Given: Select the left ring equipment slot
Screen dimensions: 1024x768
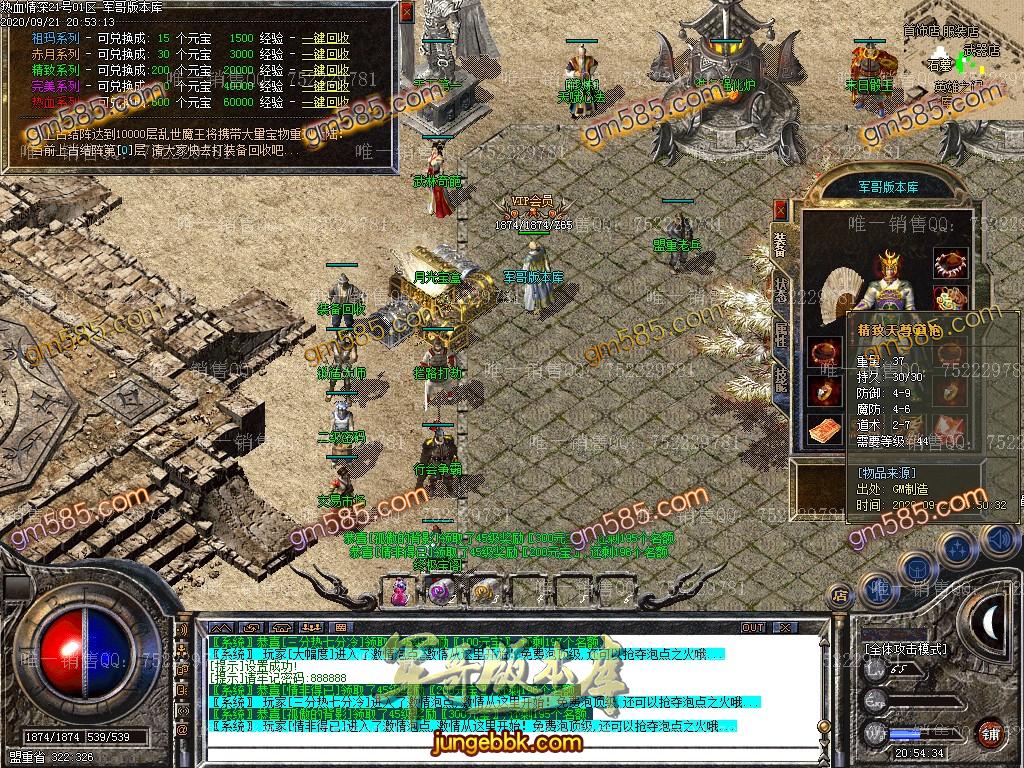Looking at the screenshot, I should (x=825, y=390).
